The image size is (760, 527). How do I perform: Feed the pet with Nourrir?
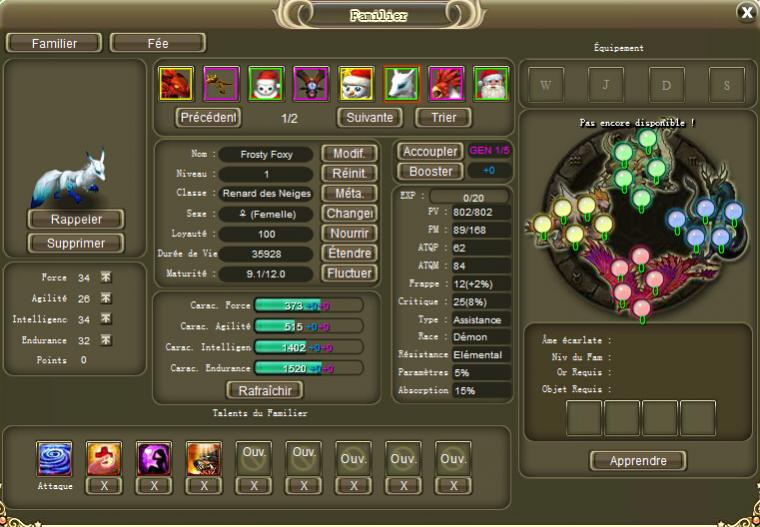pos(349,233)
